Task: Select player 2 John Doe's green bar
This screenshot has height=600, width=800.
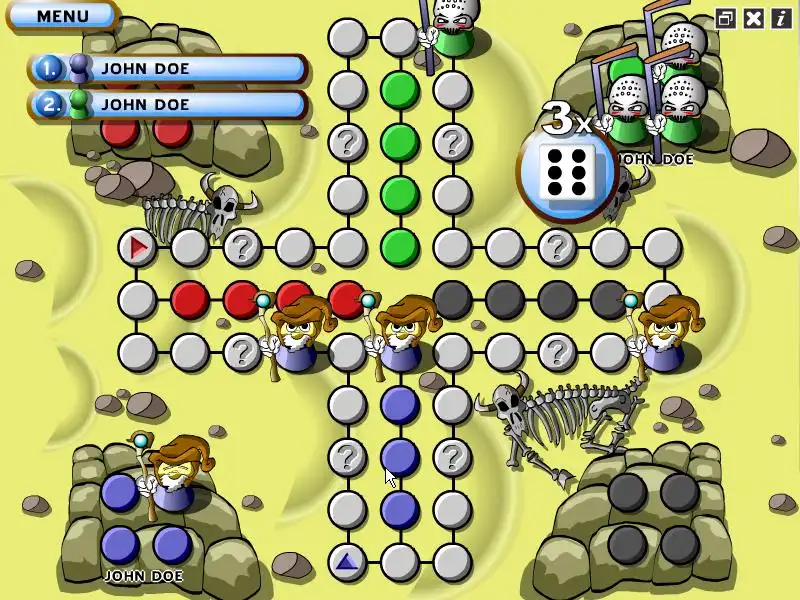Action: 168,103
